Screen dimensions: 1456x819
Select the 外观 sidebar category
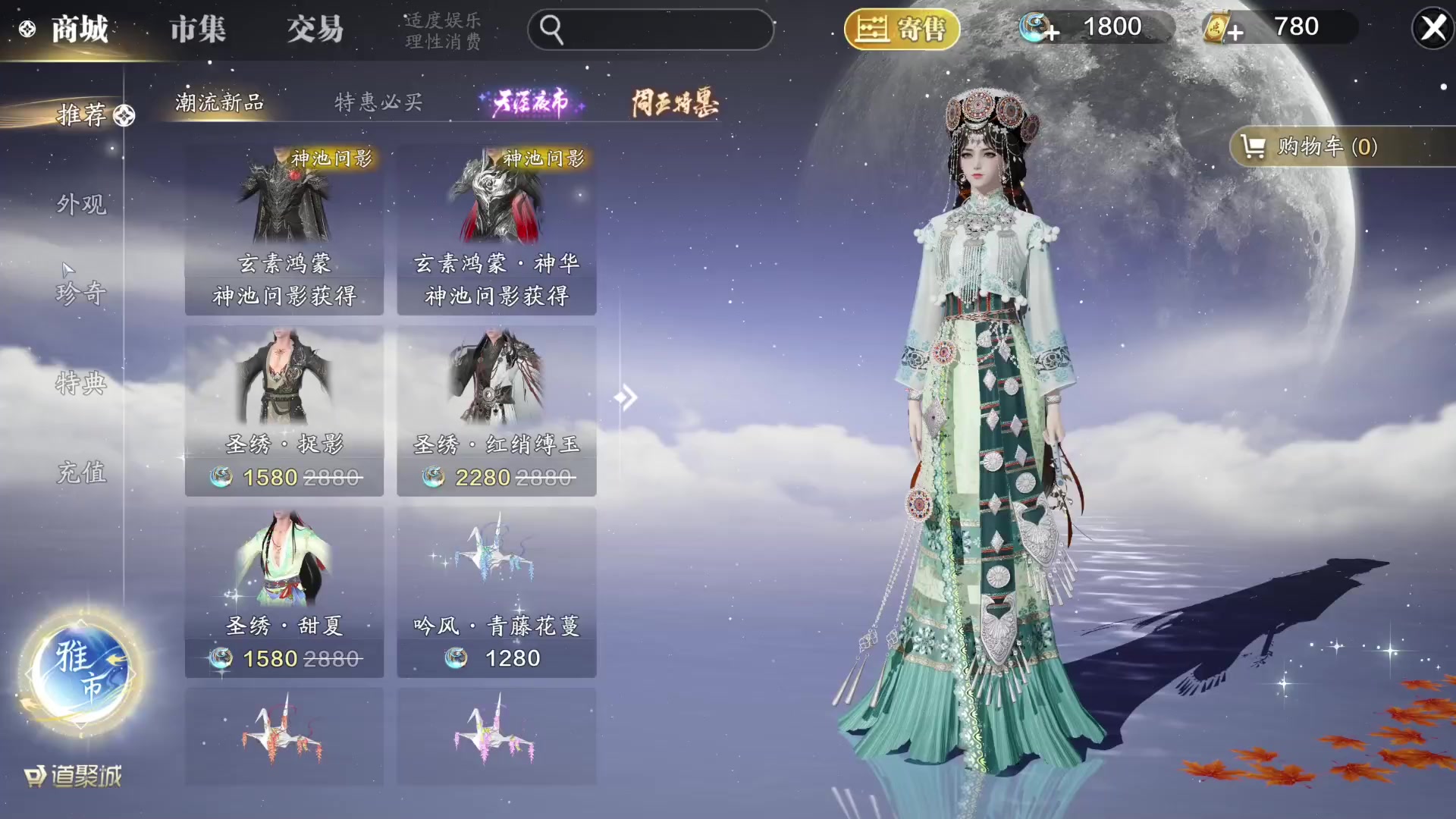pos(81,204)
